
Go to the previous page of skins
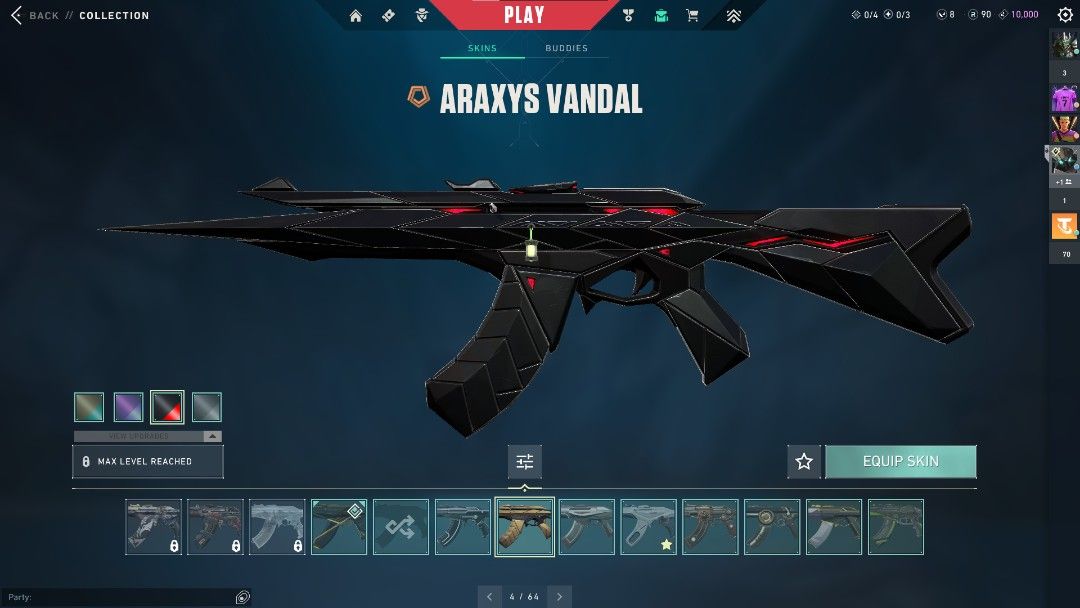coord(489,597)
